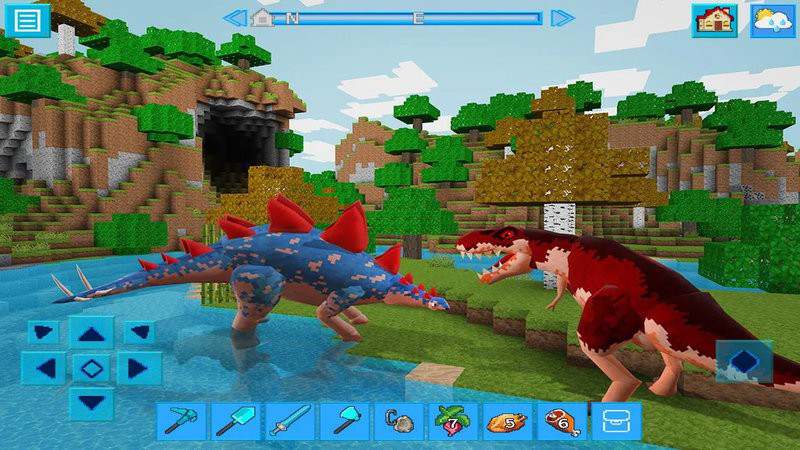Viewport: 800px width, 450px height.
Task: Equip the diamond sword from the hotbar
Action: 289,421
